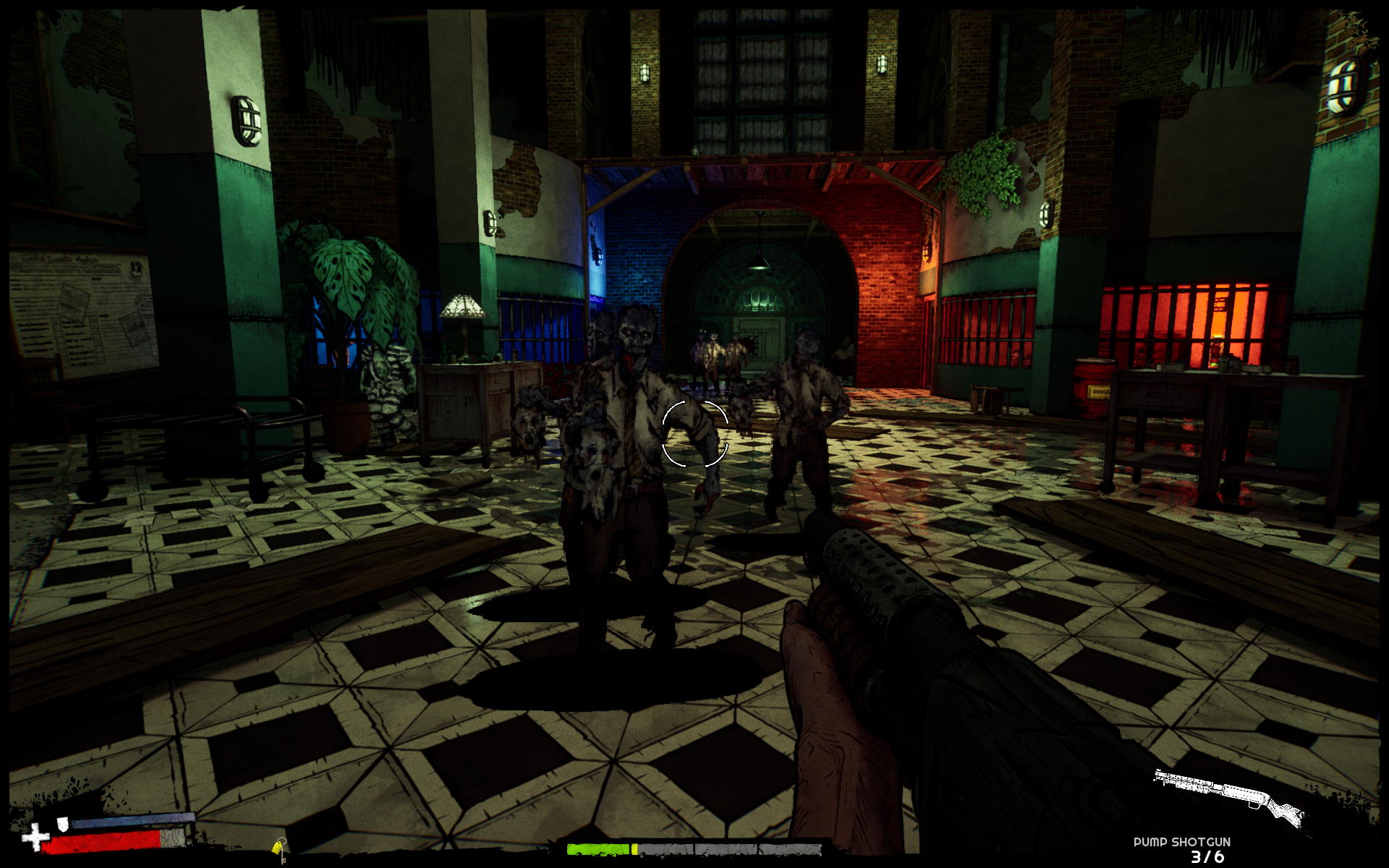Click the white armor shield icon
Viewport: 1389px width, 868px height.
(63, 822)
